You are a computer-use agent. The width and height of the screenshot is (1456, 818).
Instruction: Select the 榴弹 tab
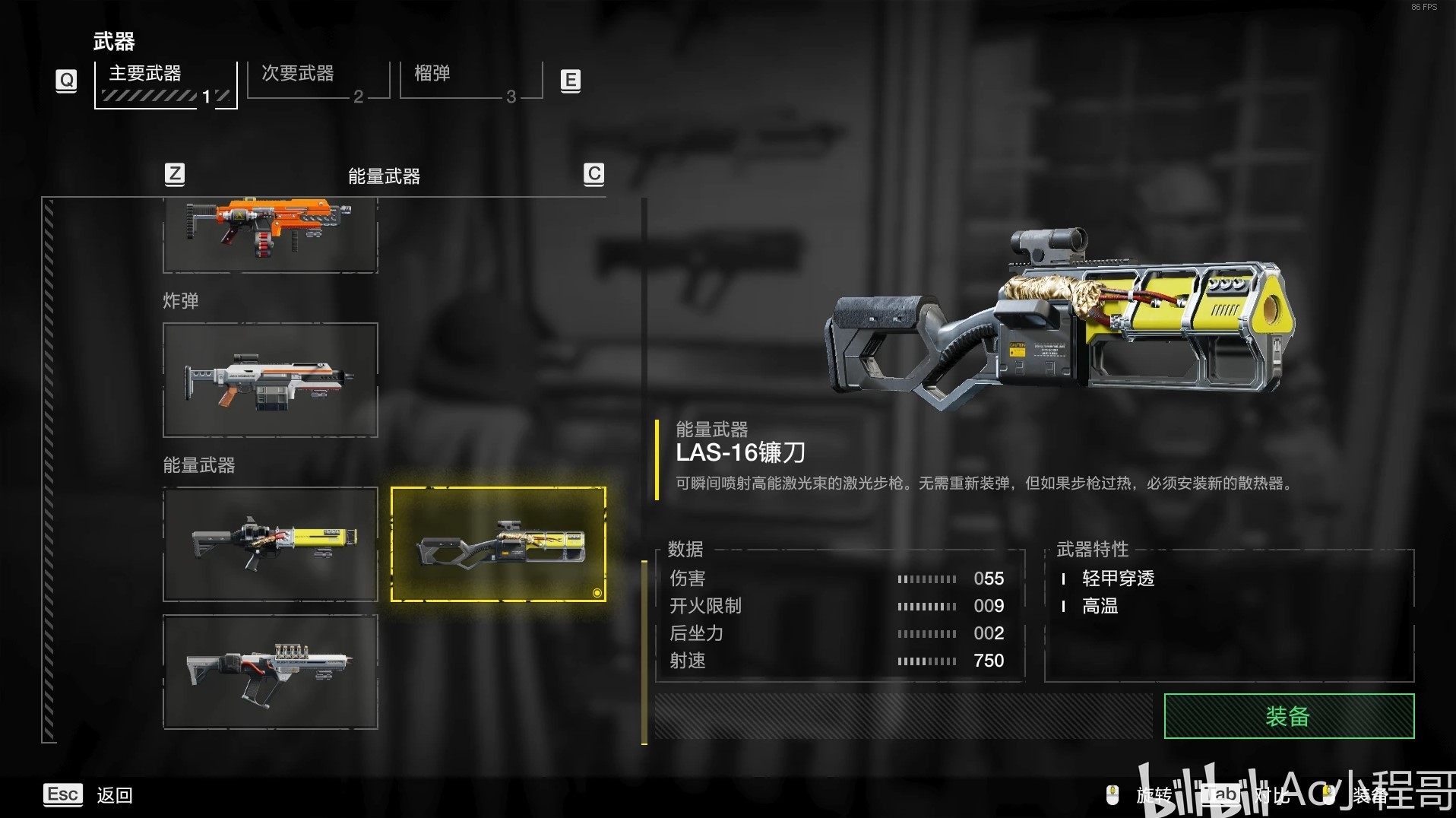click(x=470, y=81)
